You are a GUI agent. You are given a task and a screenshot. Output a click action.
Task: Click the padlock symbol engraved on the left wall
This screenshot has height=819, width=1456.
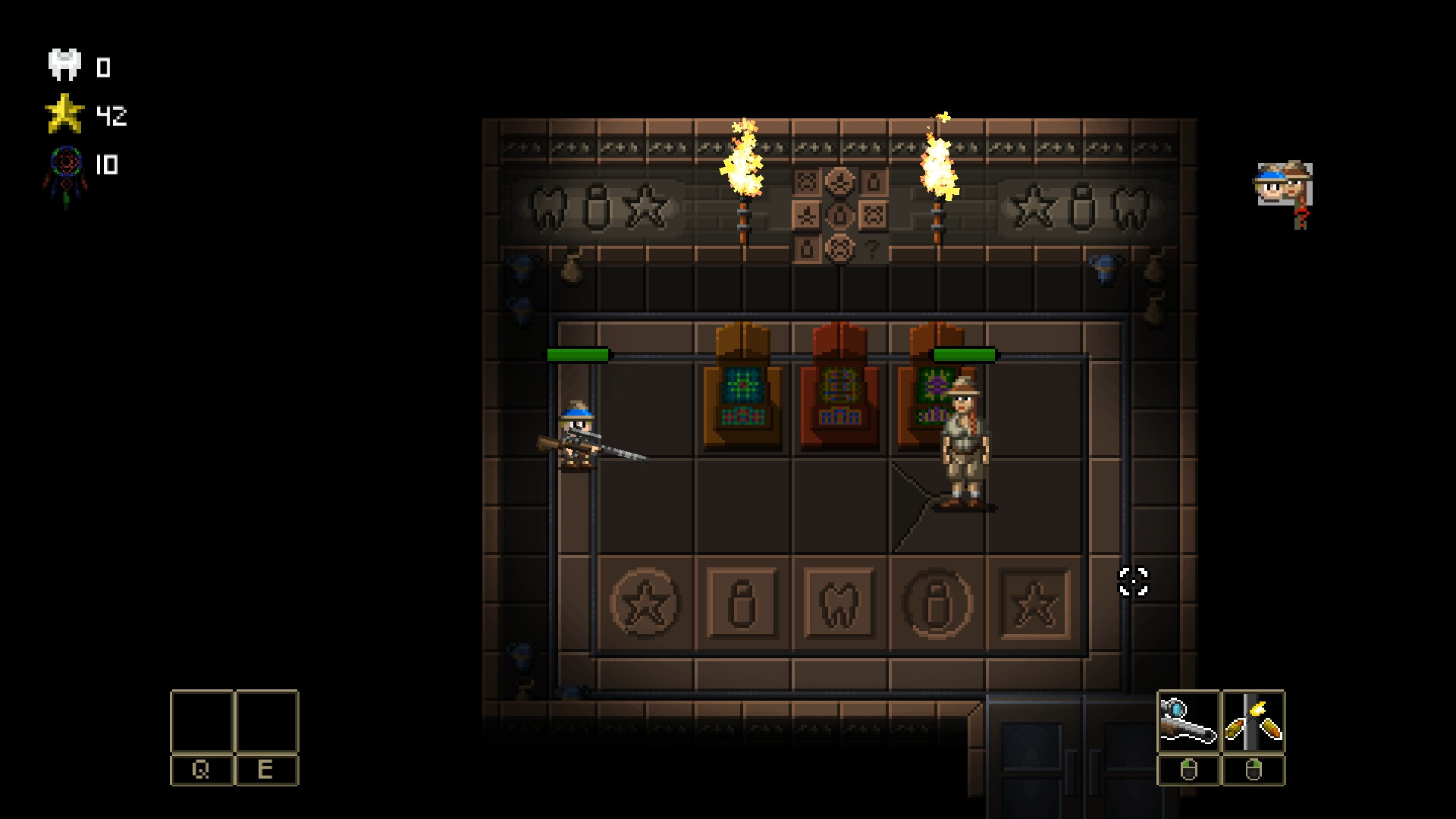pos(598,209)
